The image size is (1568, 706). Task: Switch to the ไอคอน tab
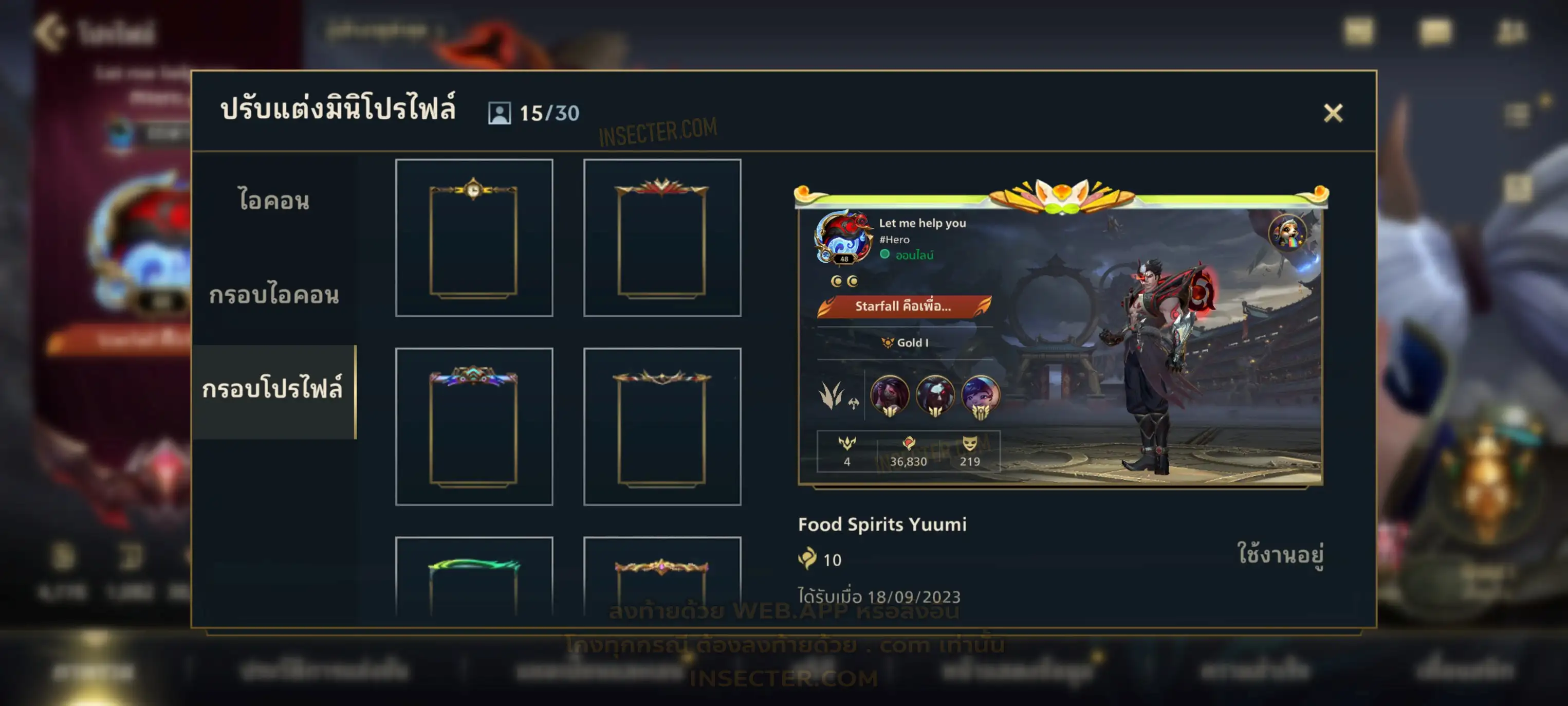(274, 201)
